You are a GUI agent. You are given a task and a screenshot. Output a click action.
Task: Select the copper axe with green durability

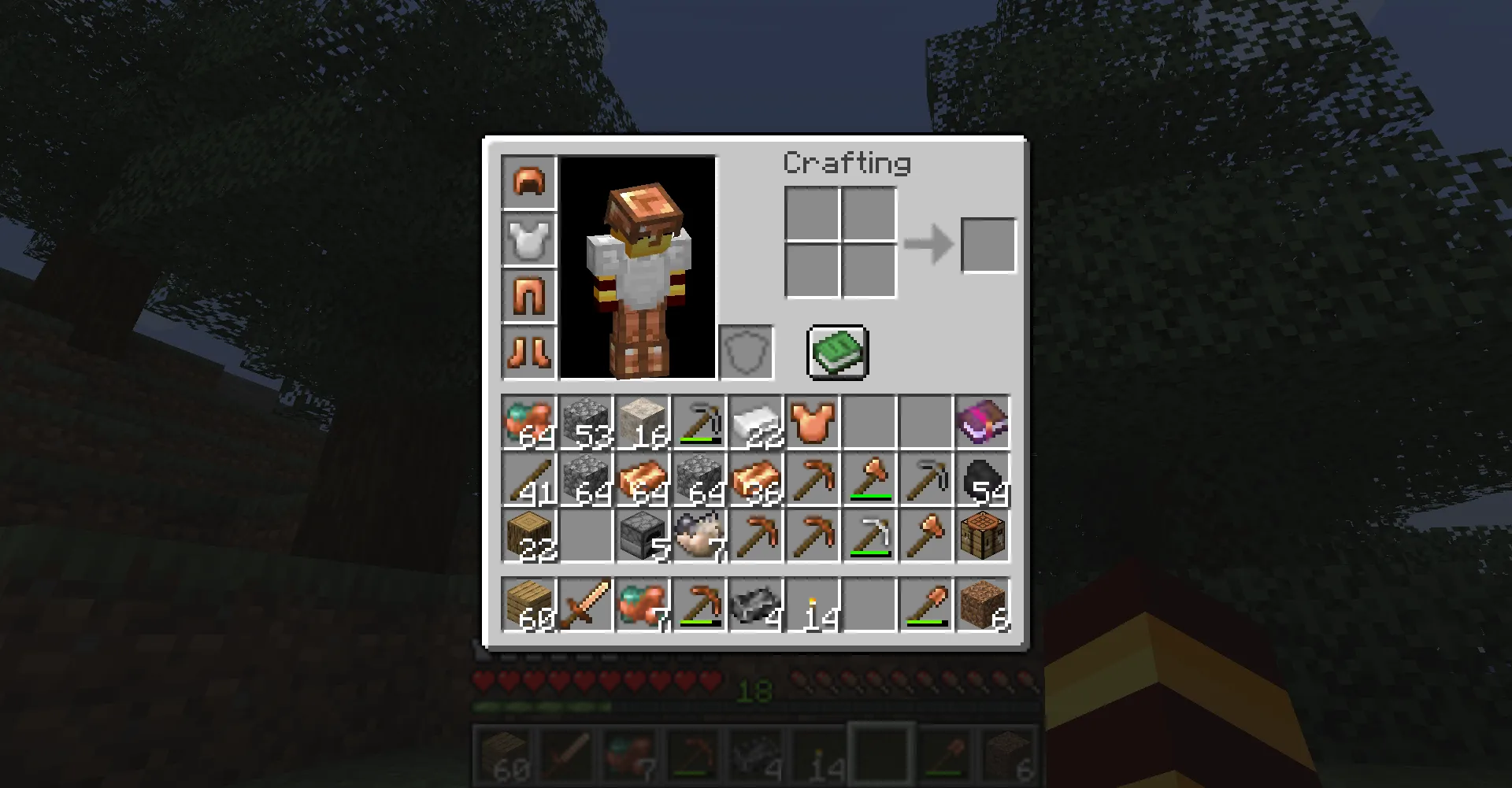pos(870,480)
